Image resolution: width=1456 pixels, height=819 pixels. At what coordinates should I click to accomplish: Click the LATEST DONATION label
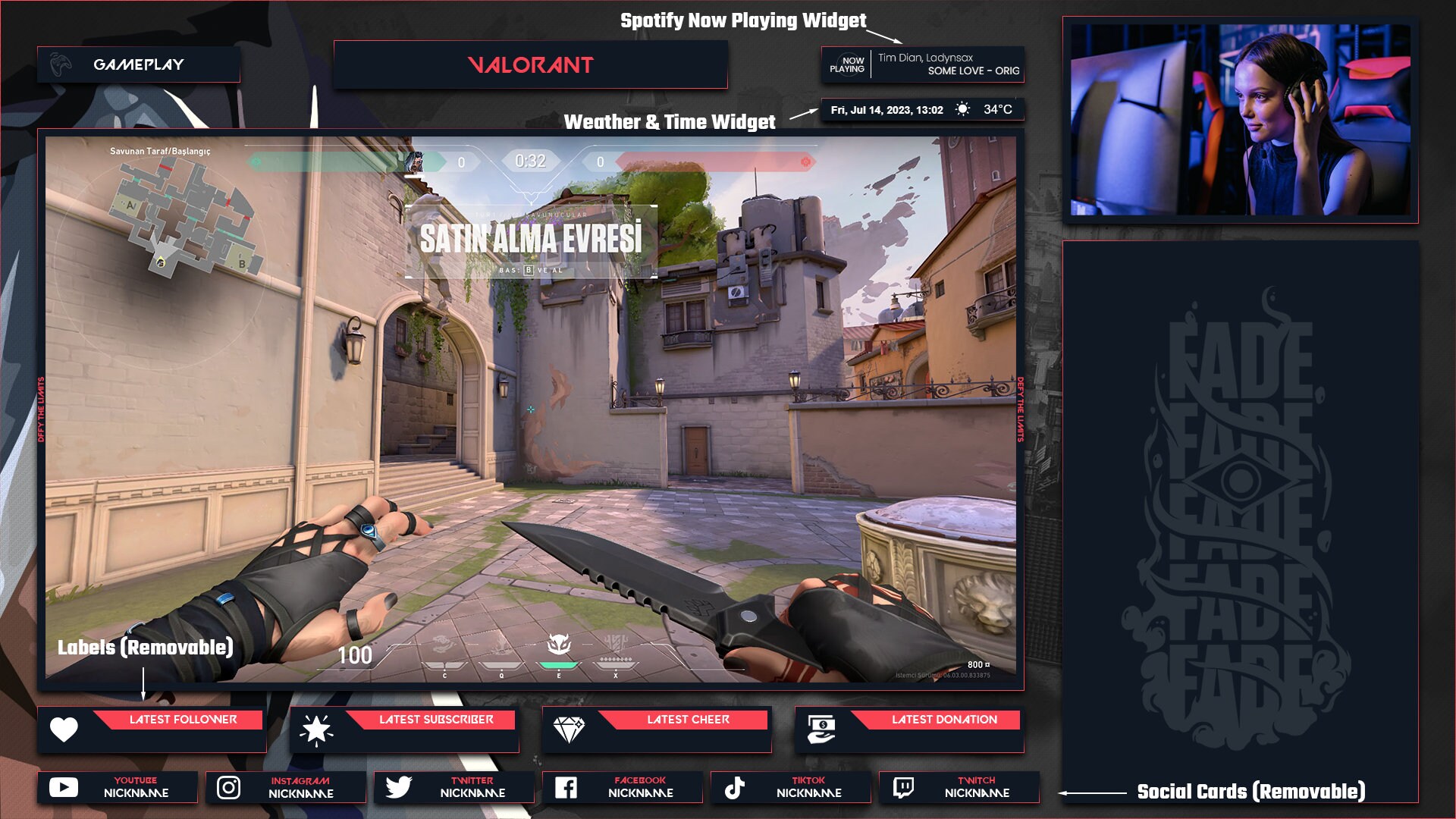943,720
